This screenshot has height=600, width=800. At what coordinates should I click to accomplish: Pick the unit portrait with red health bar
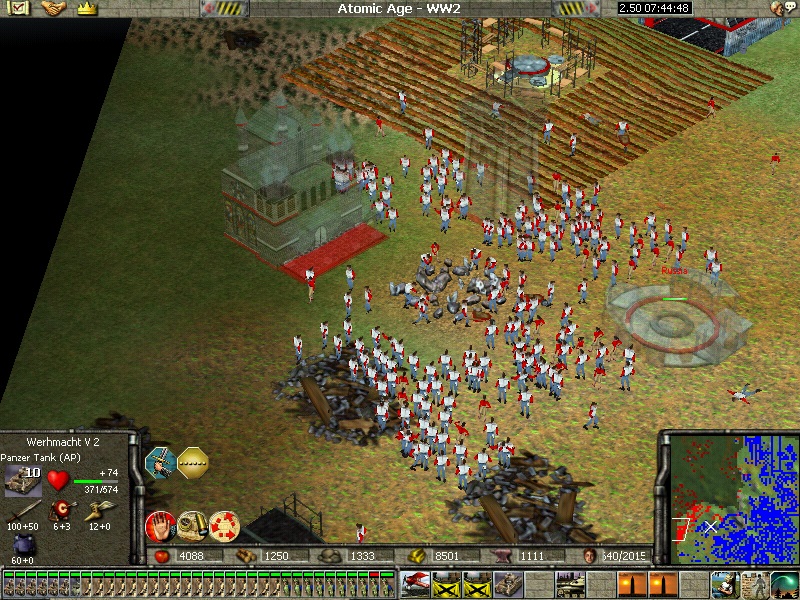click(x=376, y=583)
